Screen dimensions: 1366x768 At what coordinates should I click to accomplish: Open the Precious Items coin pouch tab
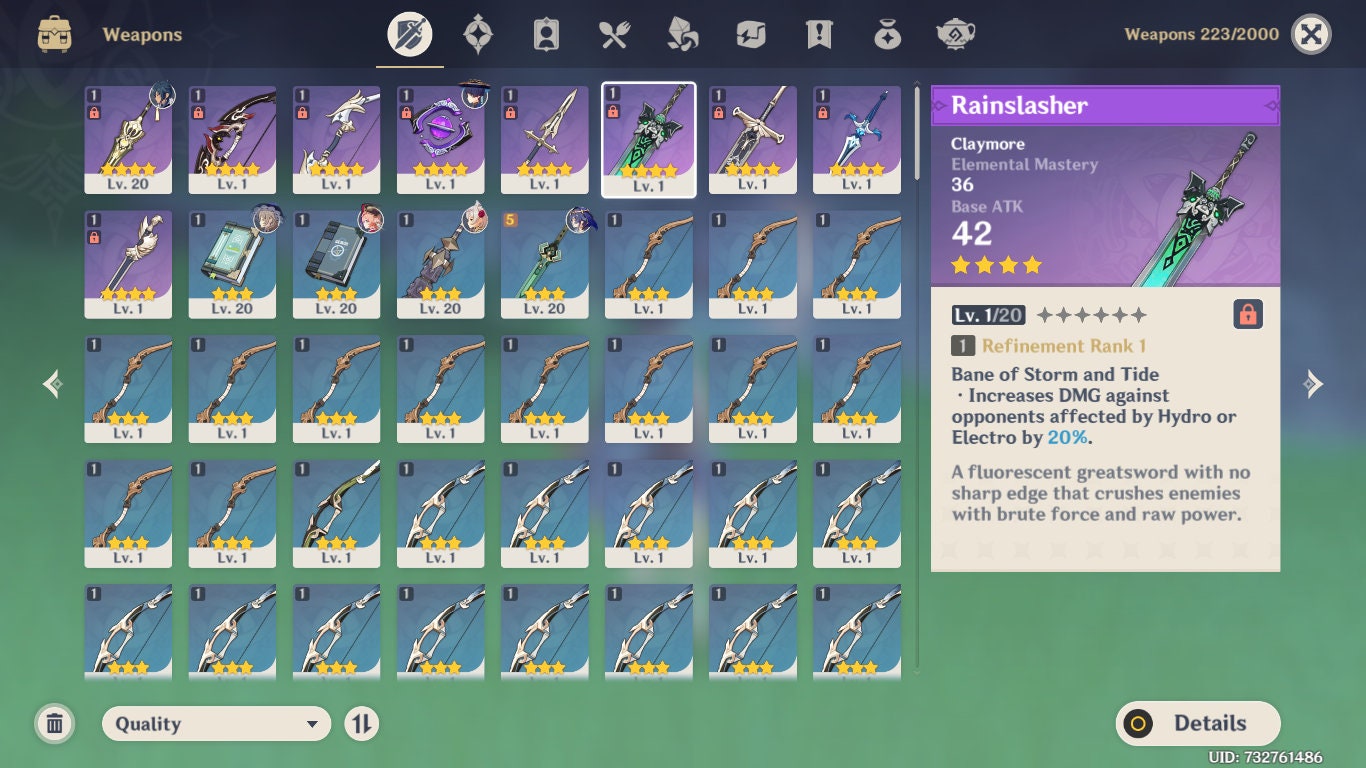tap(886, 33)
